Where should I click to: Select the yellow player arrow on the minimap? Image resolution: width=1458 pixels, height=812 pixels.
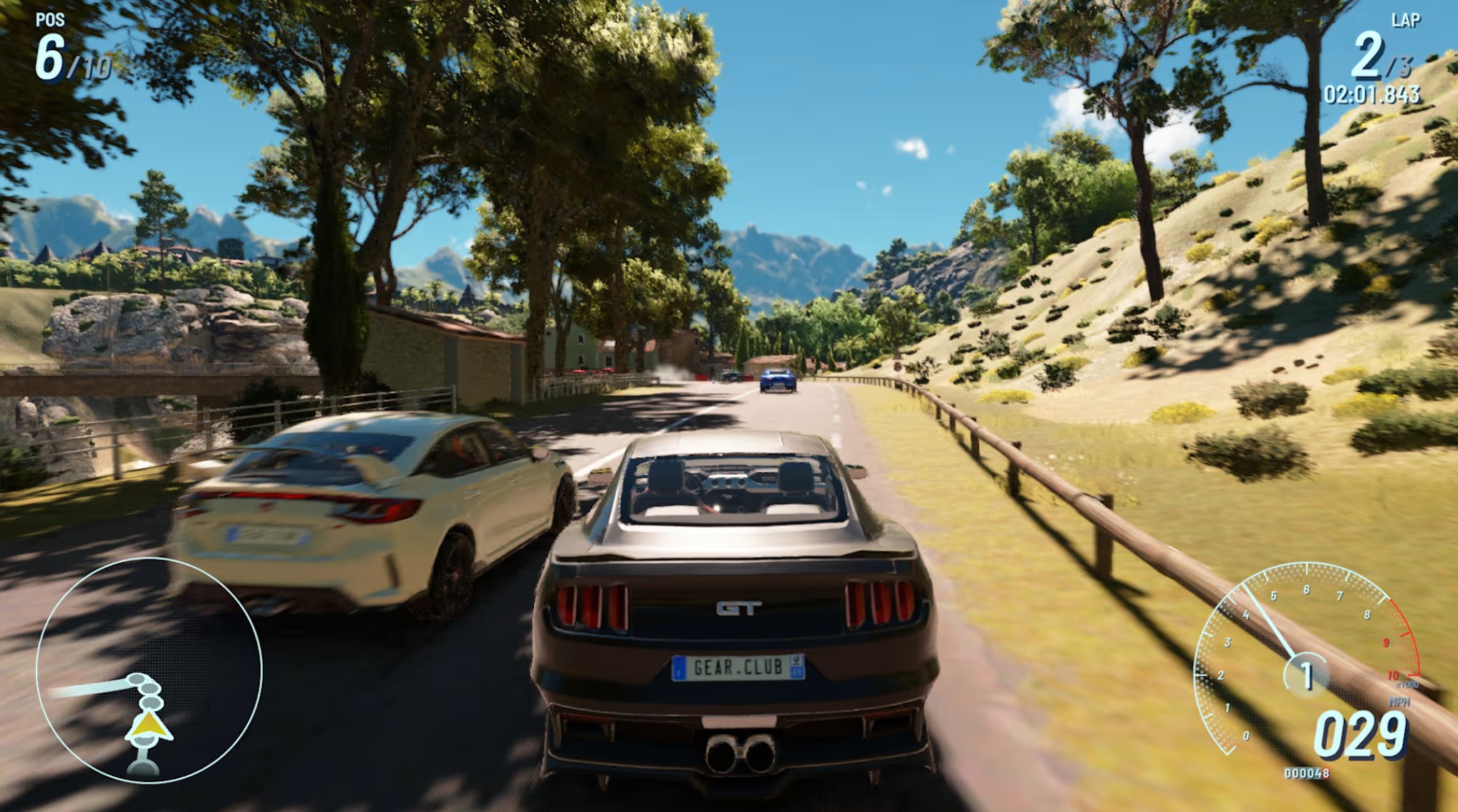pos(149,727)
